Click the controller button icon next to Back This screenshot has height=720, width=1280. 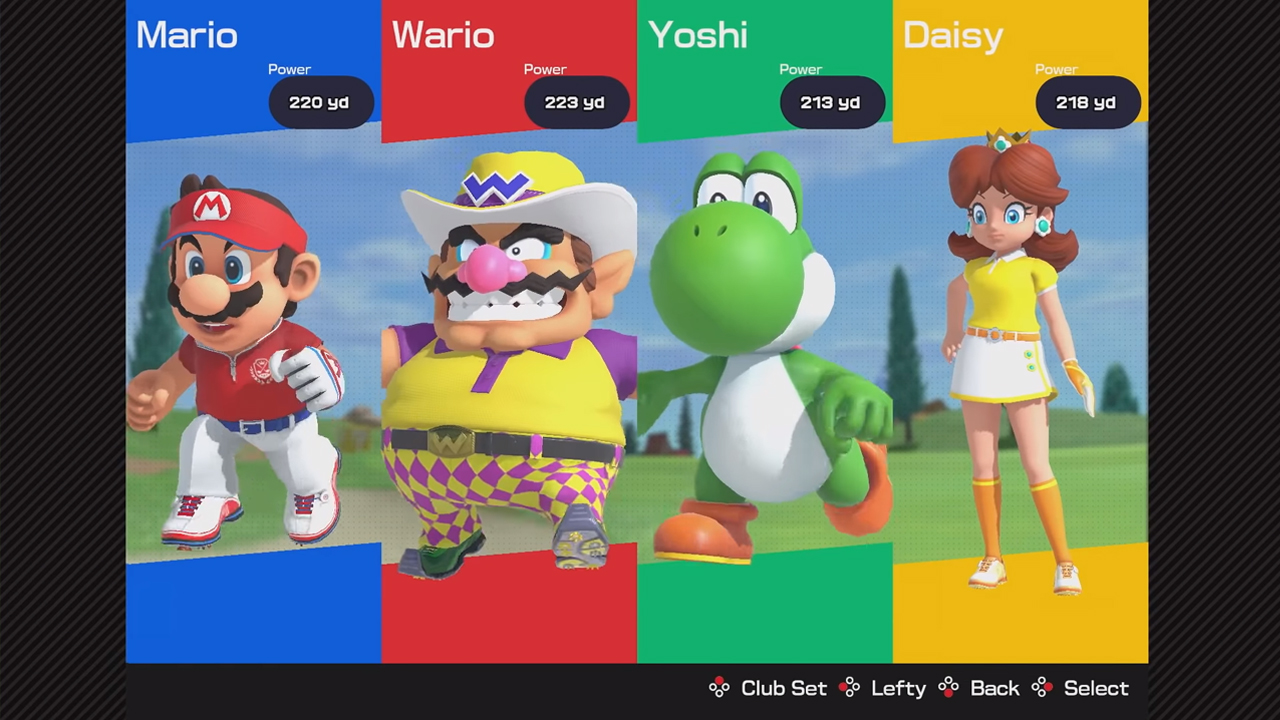(x=946, y=688)
